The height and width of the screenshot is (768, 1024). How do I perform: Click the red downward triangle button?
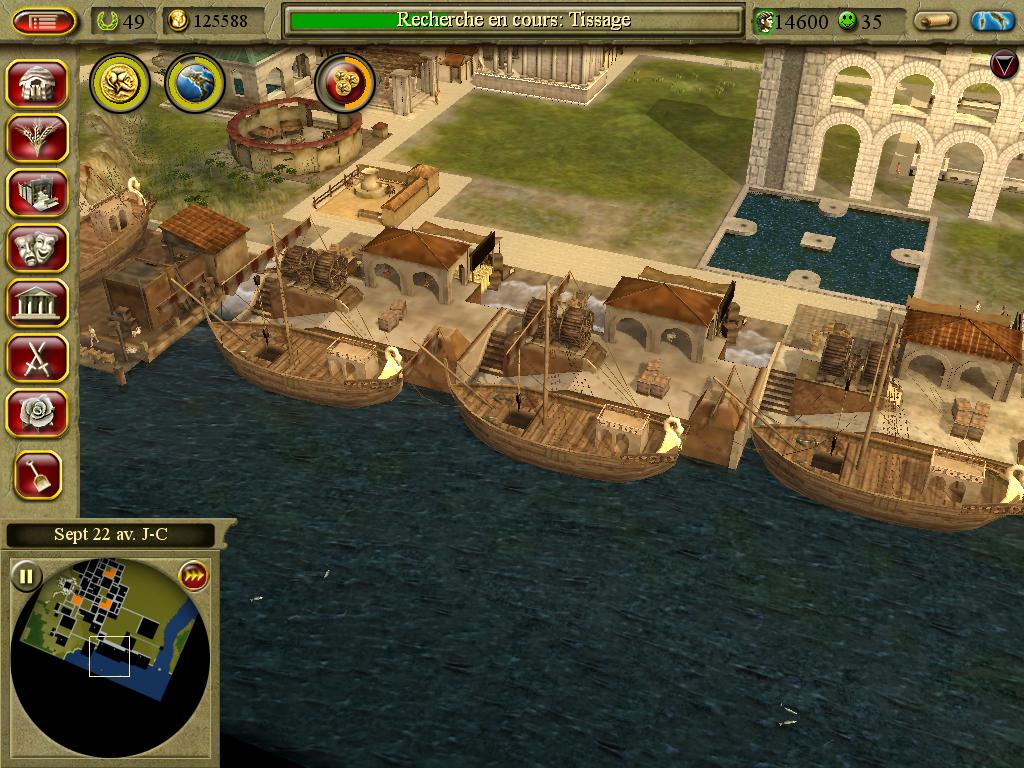click(x=1003, y=65)
